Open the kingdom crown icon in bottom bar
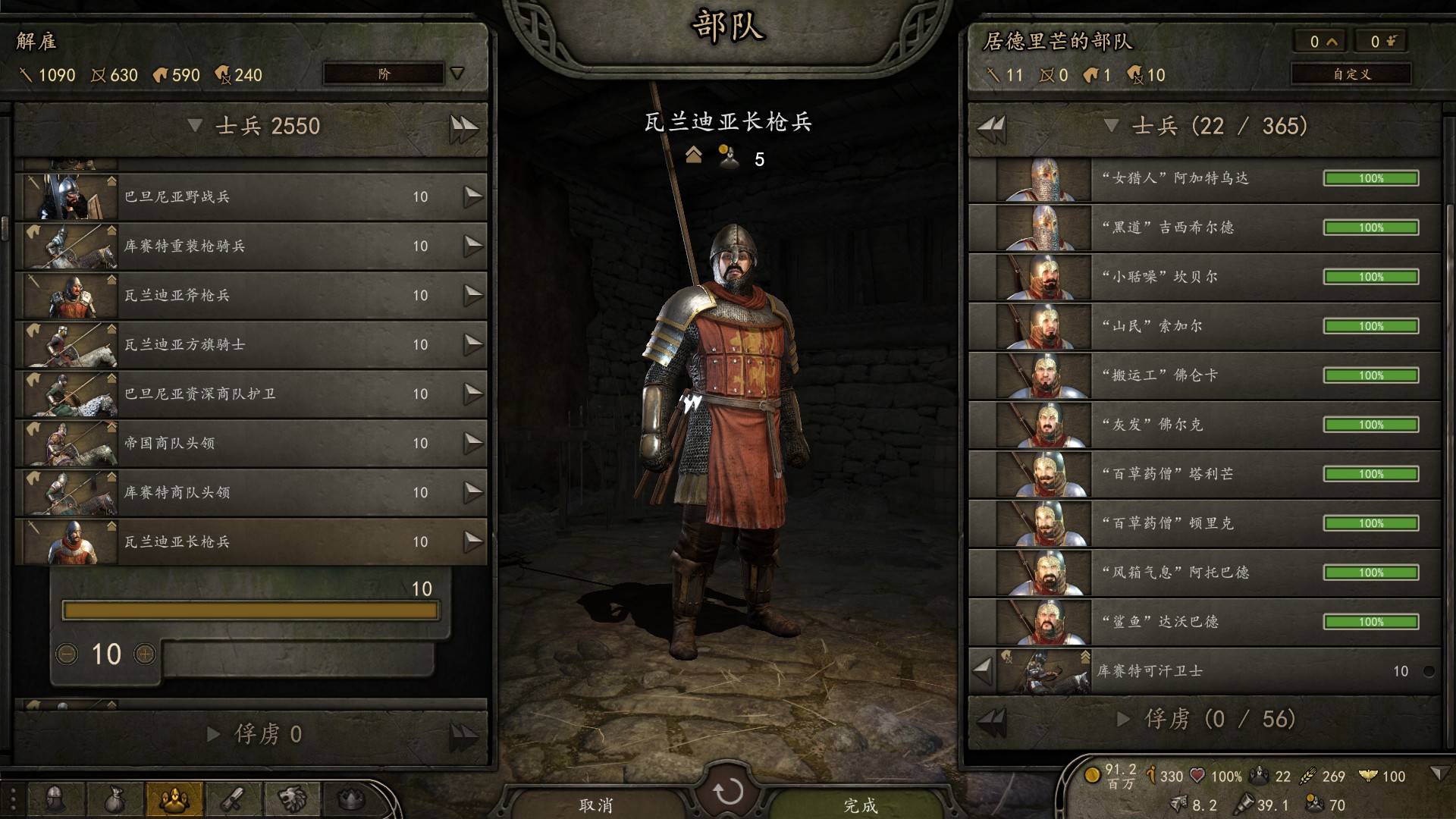The height and width of the screenshot is (819, 1456). coord(350,799)
